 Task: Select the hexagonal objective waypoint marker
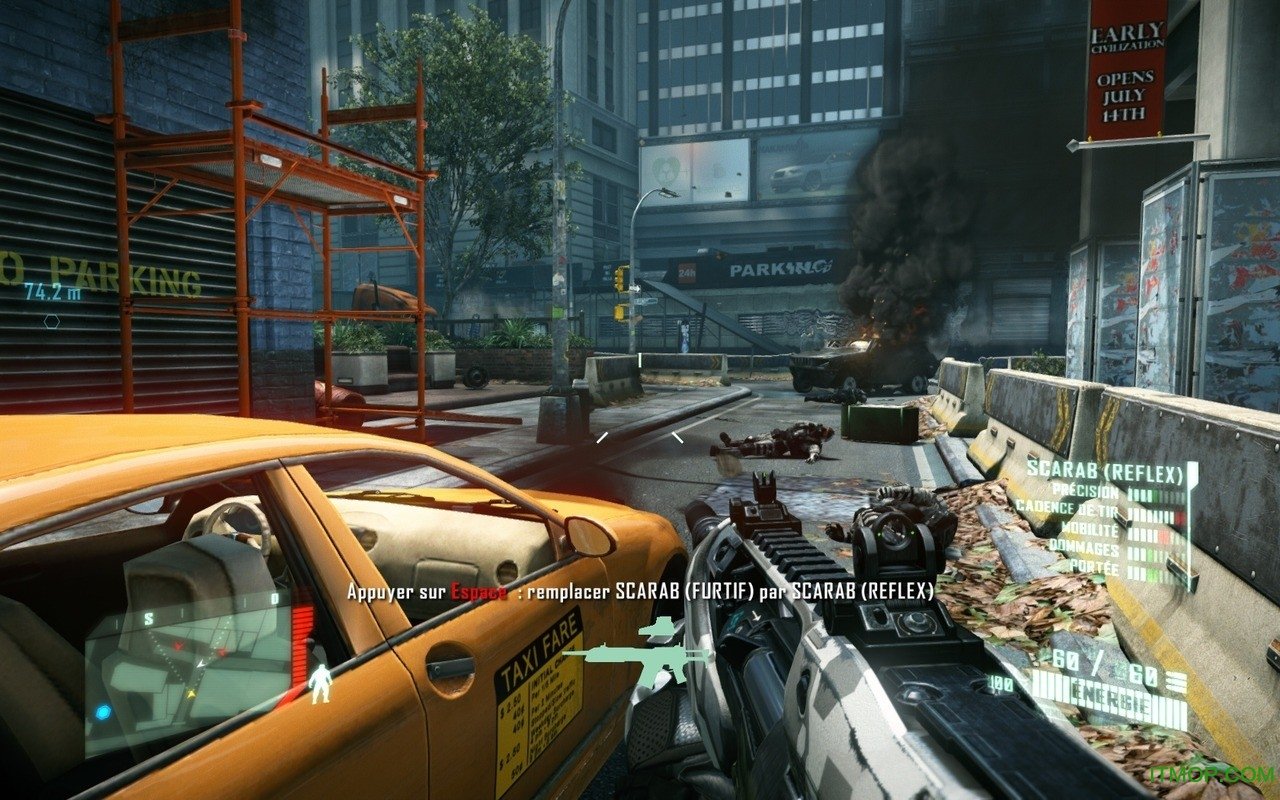point(51,321)
